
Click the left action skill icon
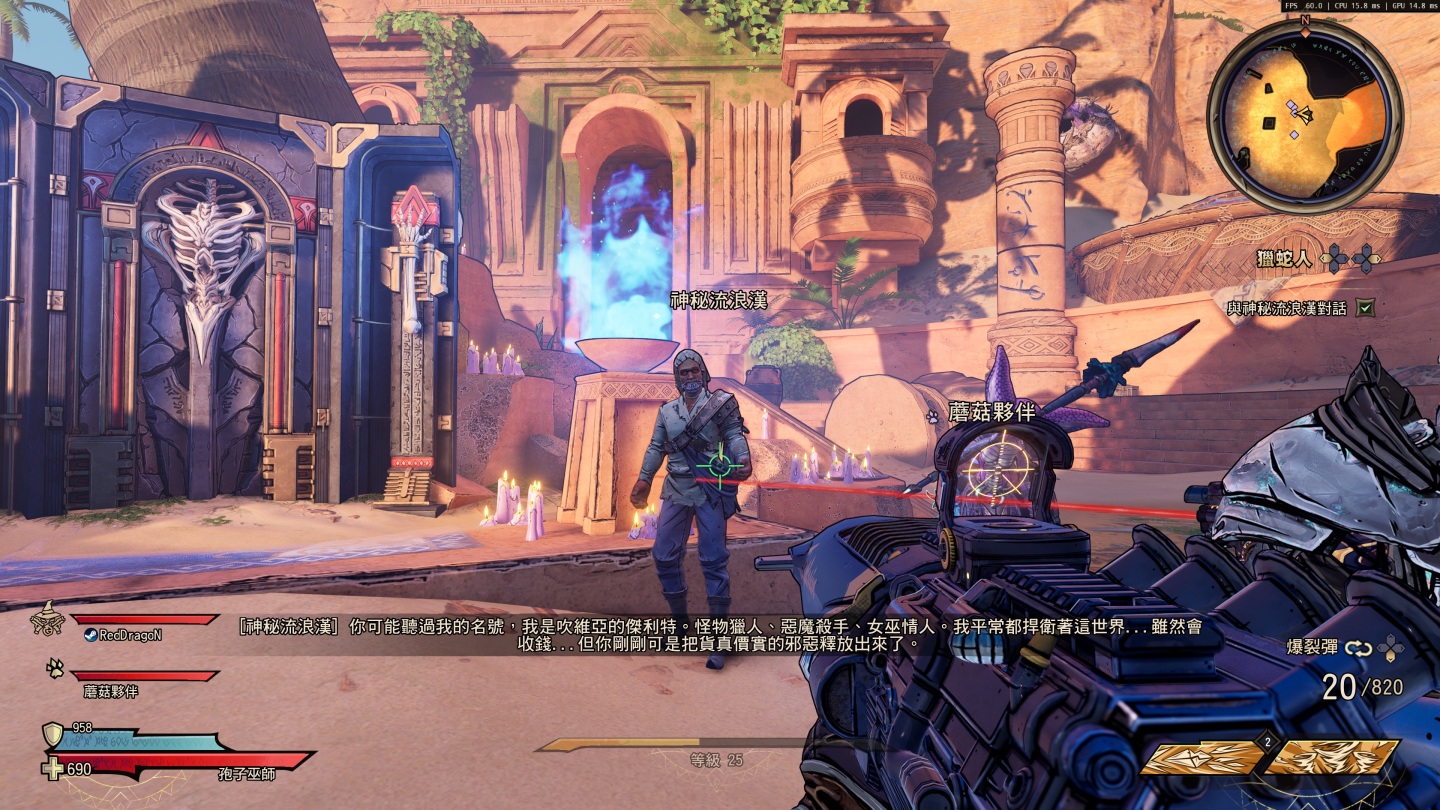1202,758
